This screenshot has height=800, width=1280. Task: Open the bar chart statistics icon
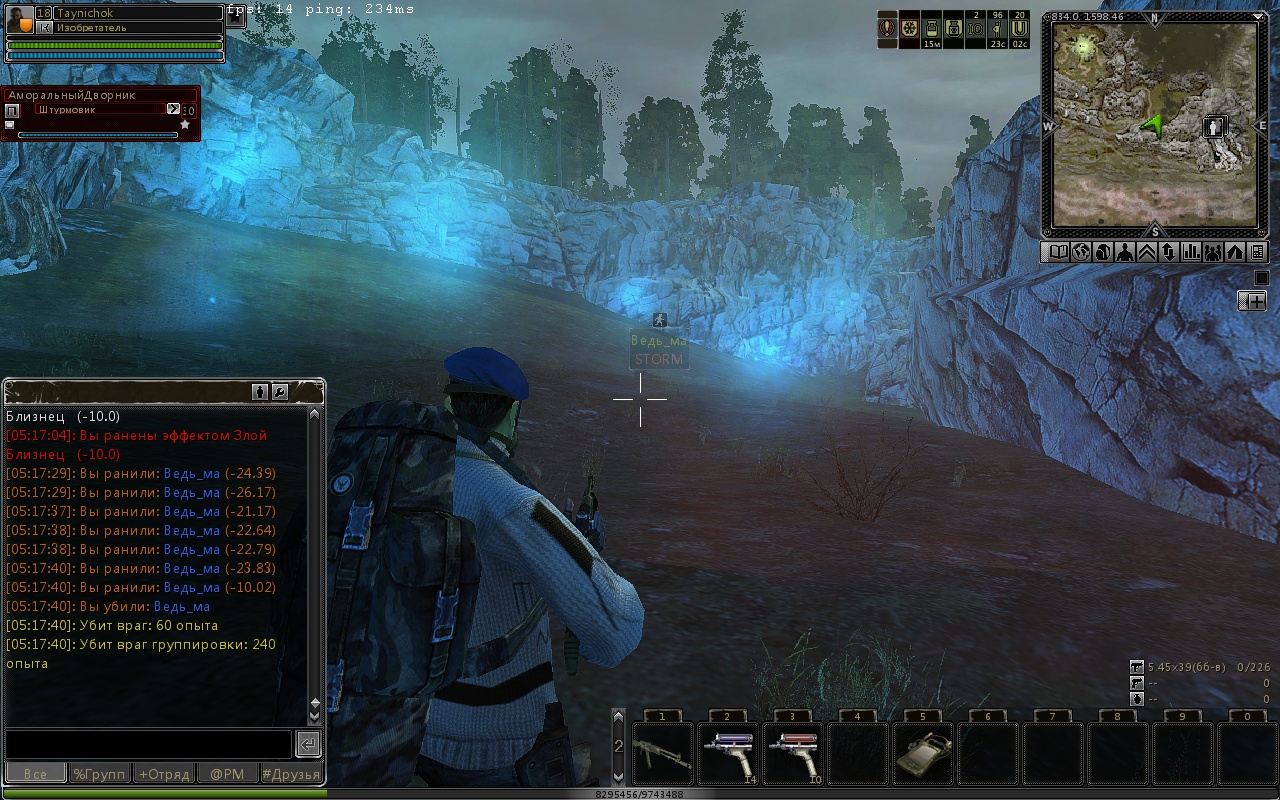click(1191, 252)
